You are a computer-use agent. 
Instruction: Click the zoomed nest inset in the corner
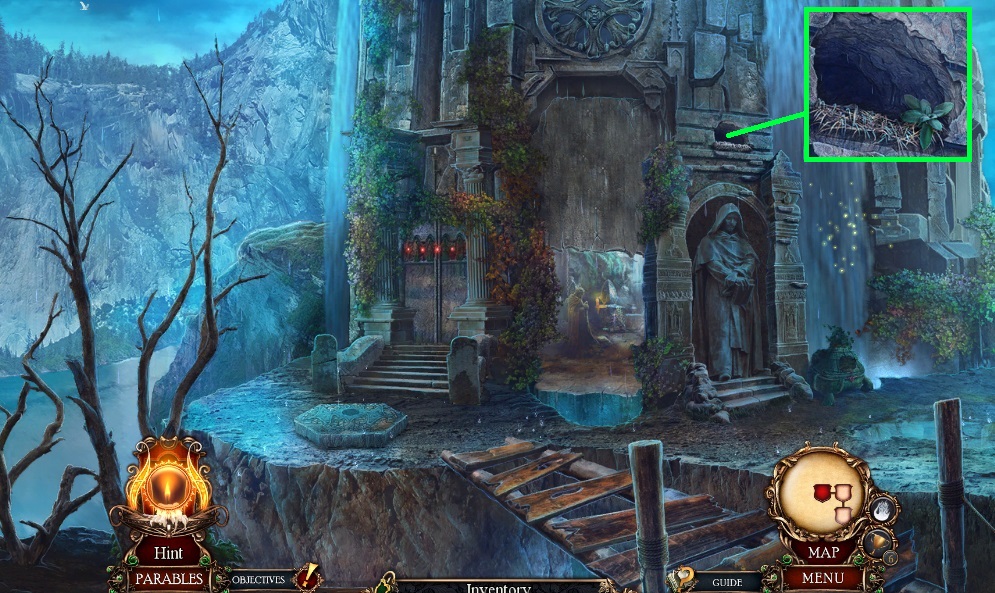coord(888,84)
